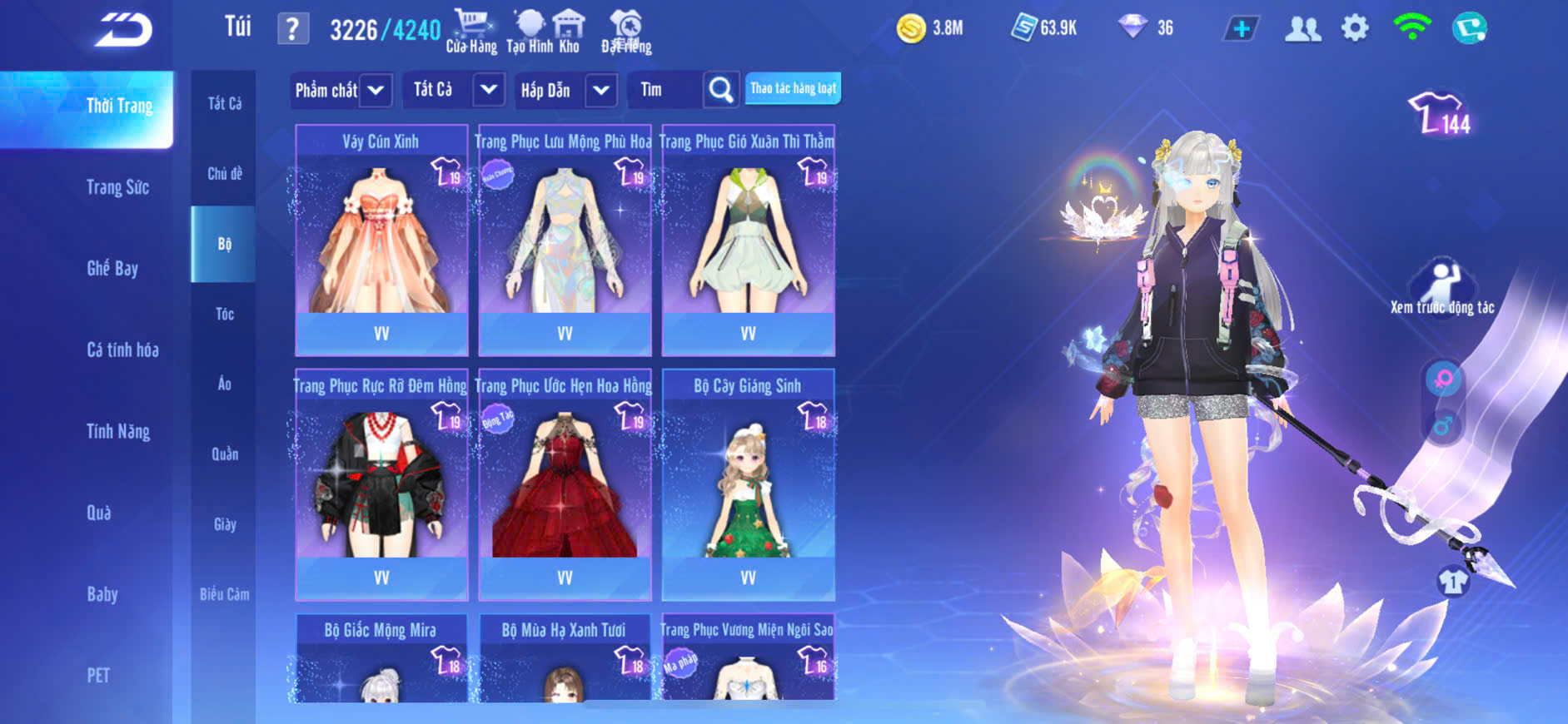Open the Tạo Hình styling icon

pos(529,31)
